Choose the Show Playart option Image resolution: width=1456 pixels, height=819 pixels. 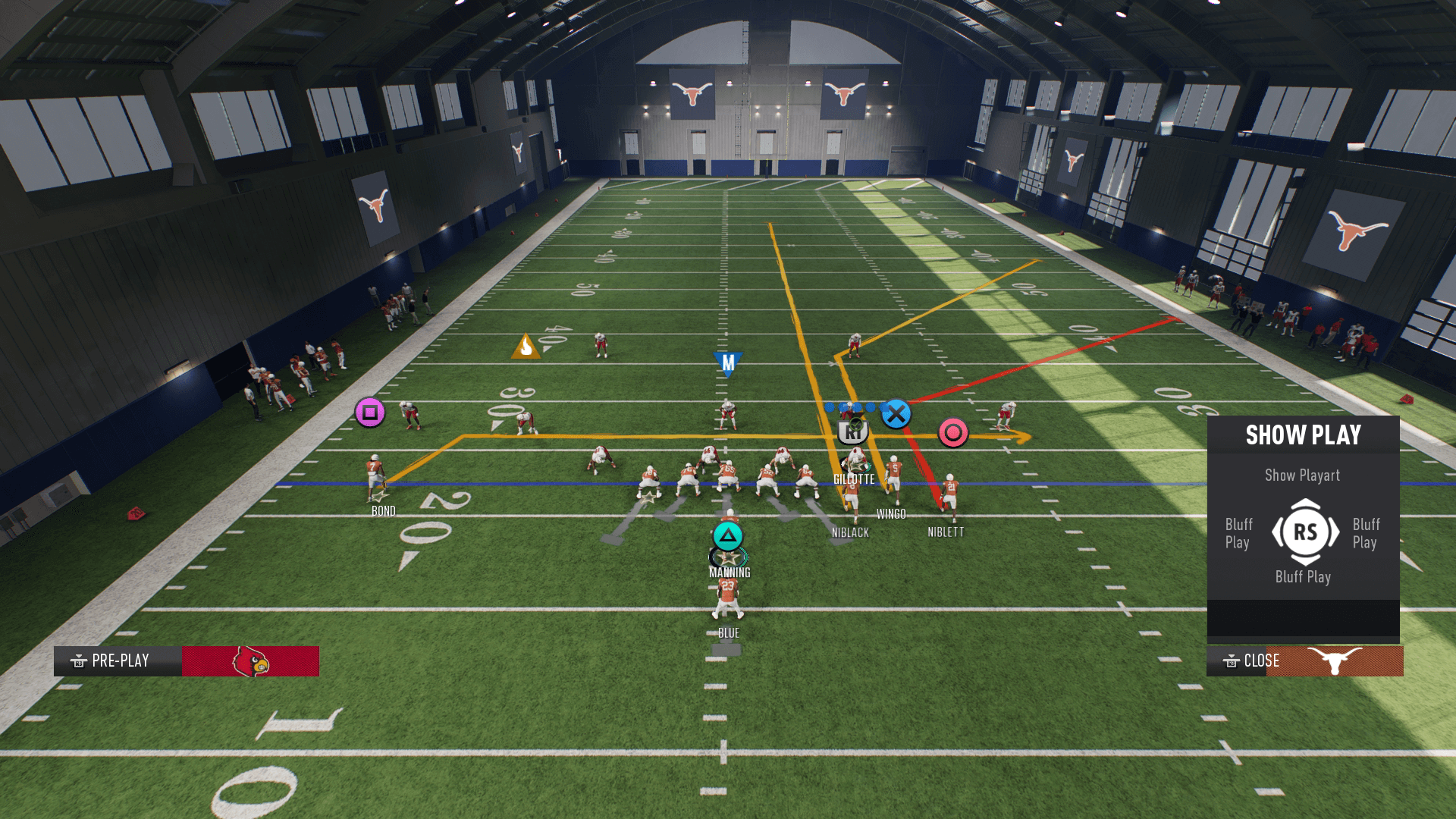tap(1302, 475)
